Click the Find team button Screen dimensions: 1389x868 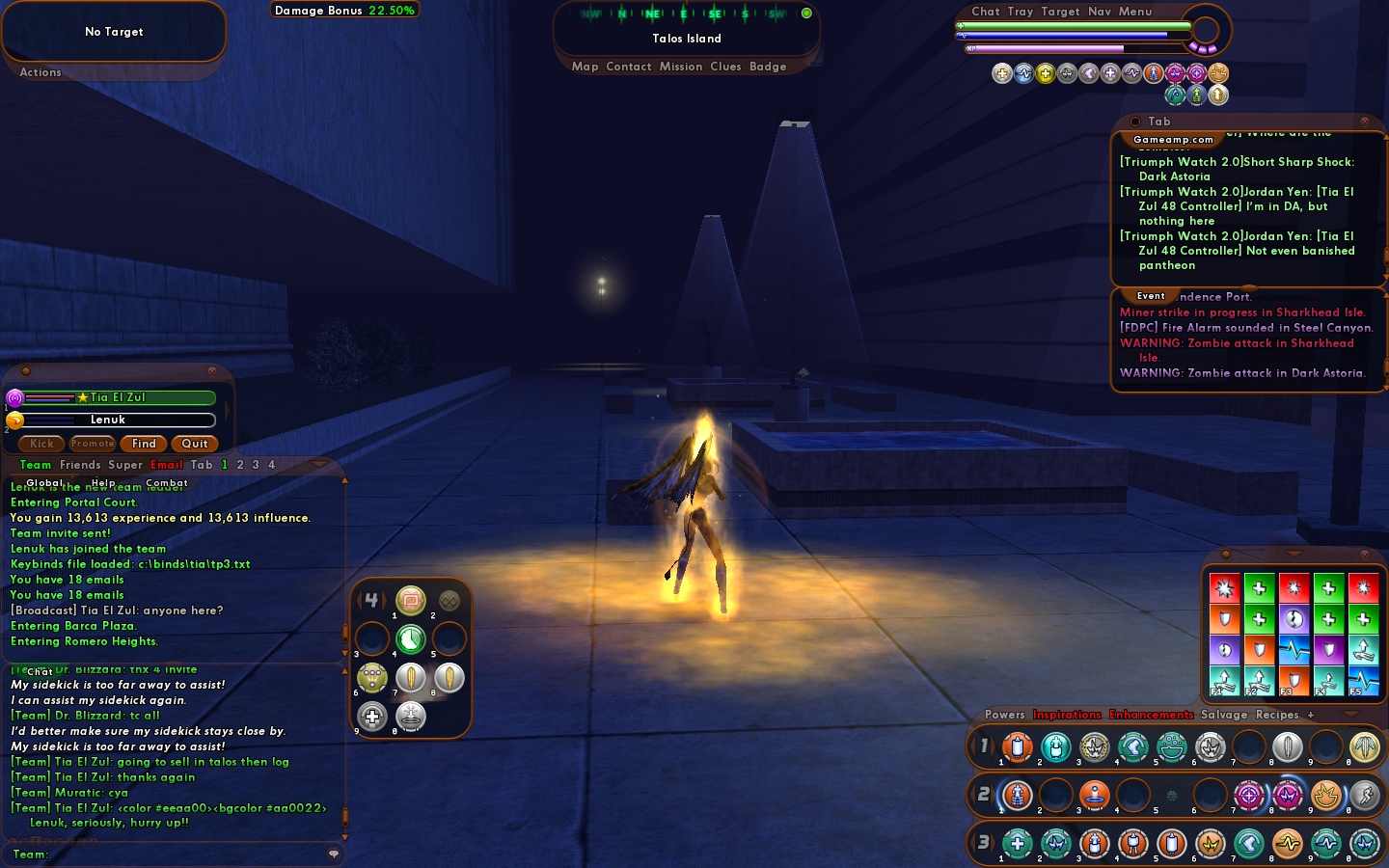pos(144,444)
